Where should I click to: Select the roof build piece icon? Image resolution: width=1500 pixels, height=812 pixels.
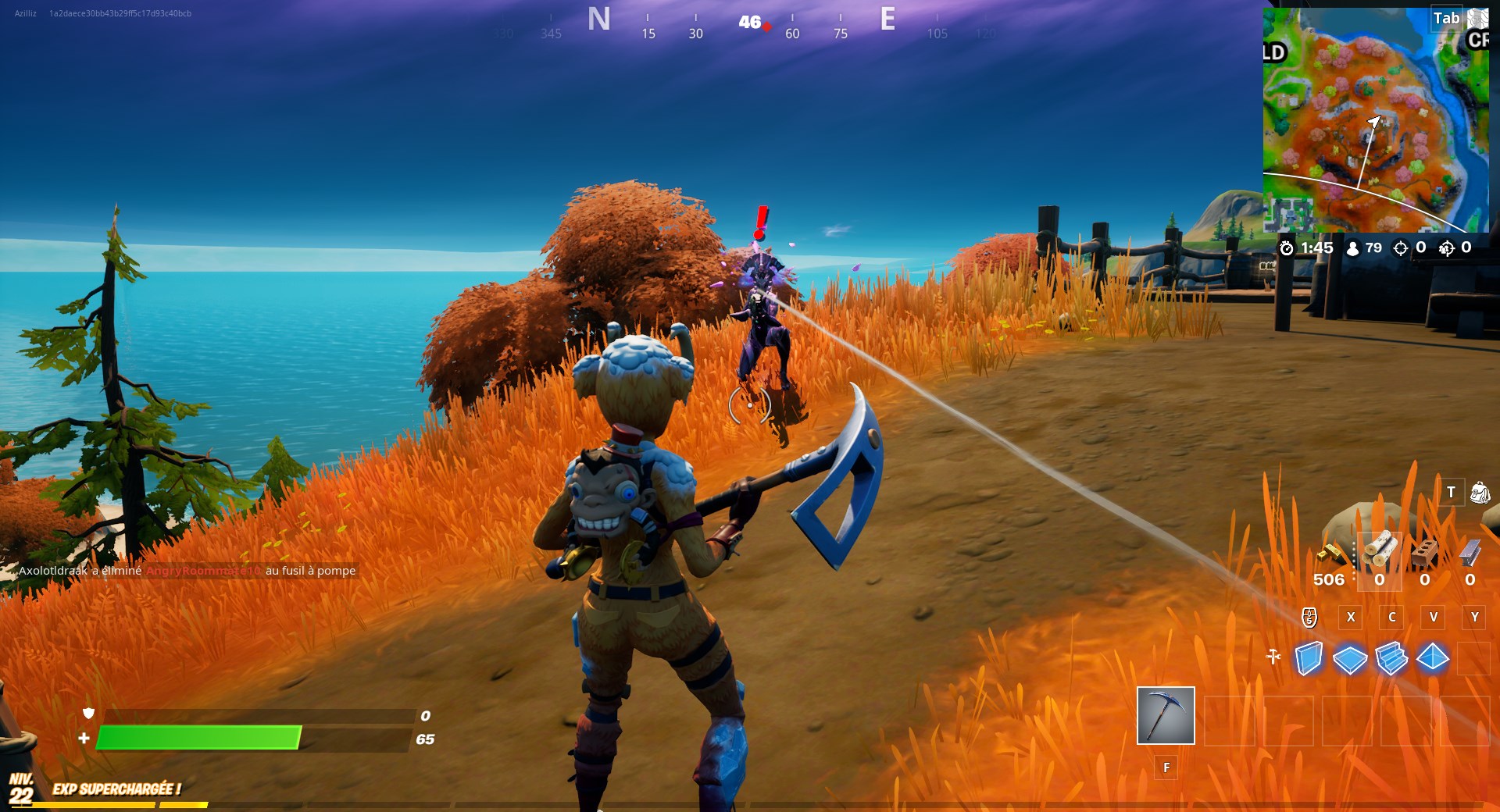coord(1432,657)
